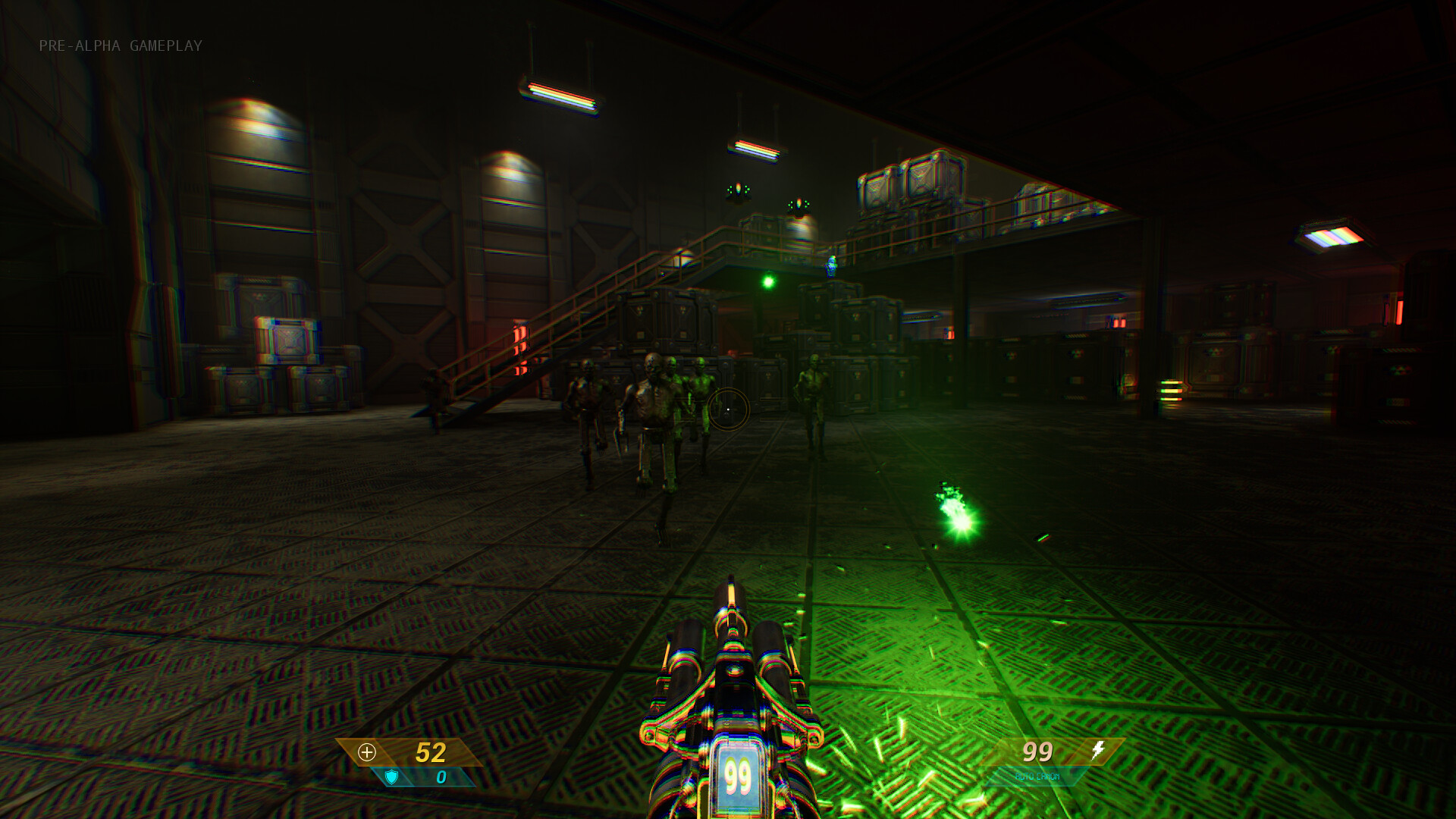
Task: Click the PRE-ALPHA GAMEPLAY watermark text
Action: [121, 46]
